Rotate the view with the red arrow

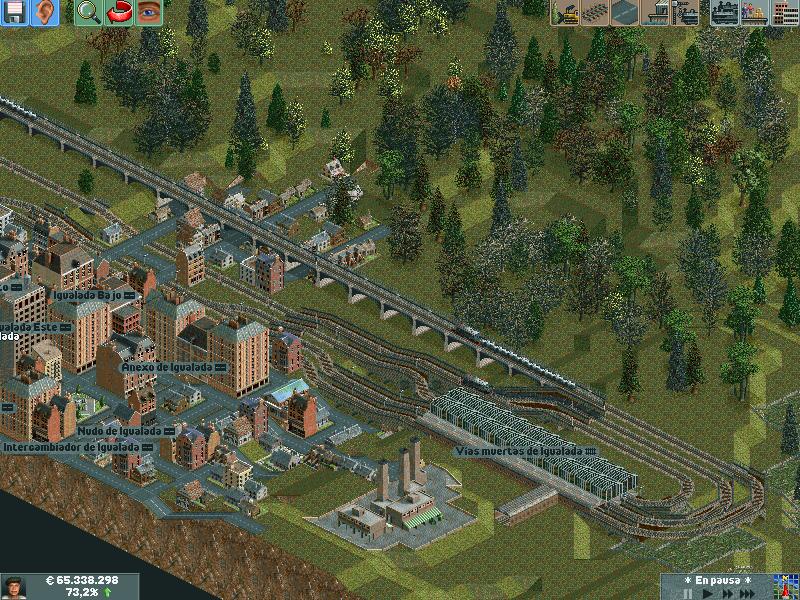pyautogui.click(x=118, y=12)
